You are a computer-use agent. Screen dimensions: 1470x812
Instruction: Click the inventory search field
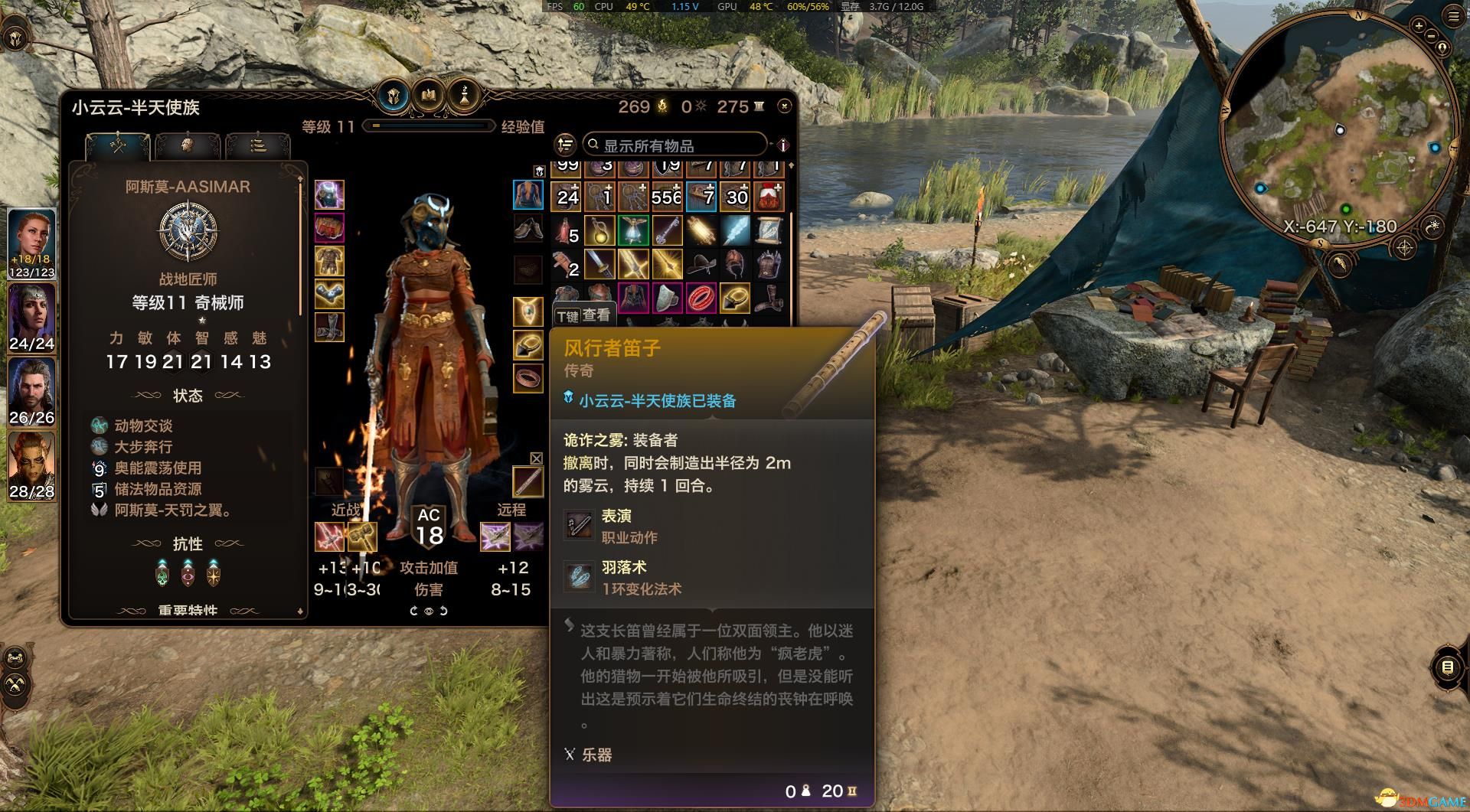click(674, 145)
